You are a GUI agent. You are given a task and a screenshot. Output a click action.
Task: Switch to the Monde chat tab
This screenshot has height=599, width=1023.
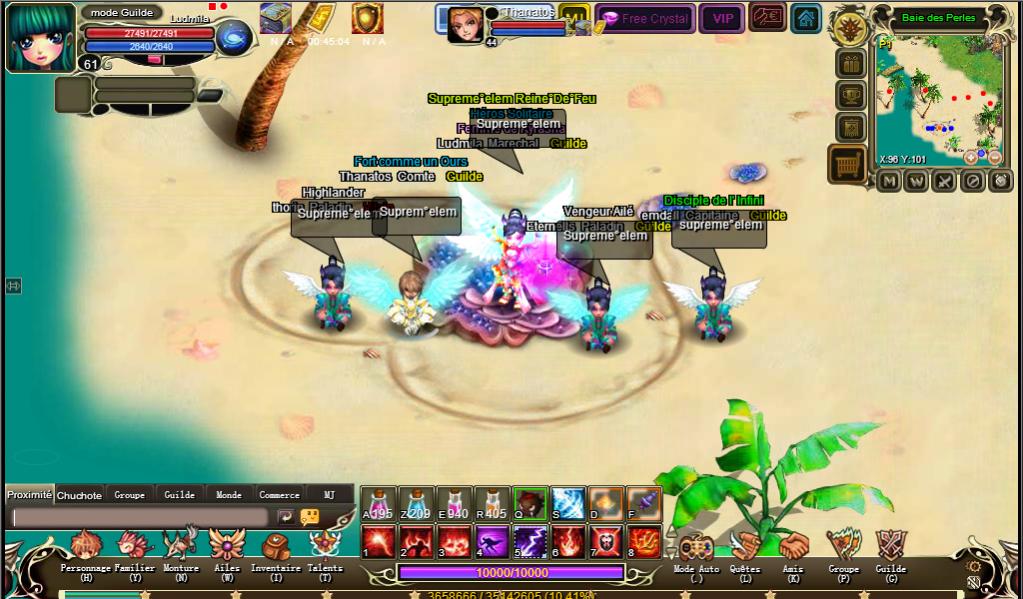point(229,495)
